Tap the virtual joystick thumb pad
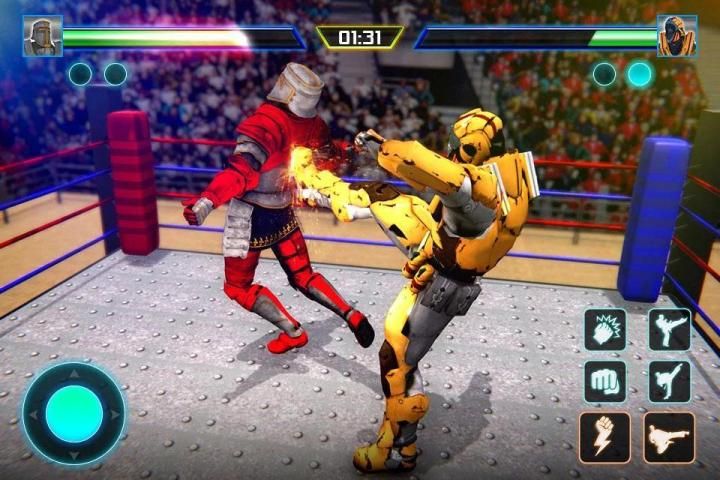 tap(74, 414)
